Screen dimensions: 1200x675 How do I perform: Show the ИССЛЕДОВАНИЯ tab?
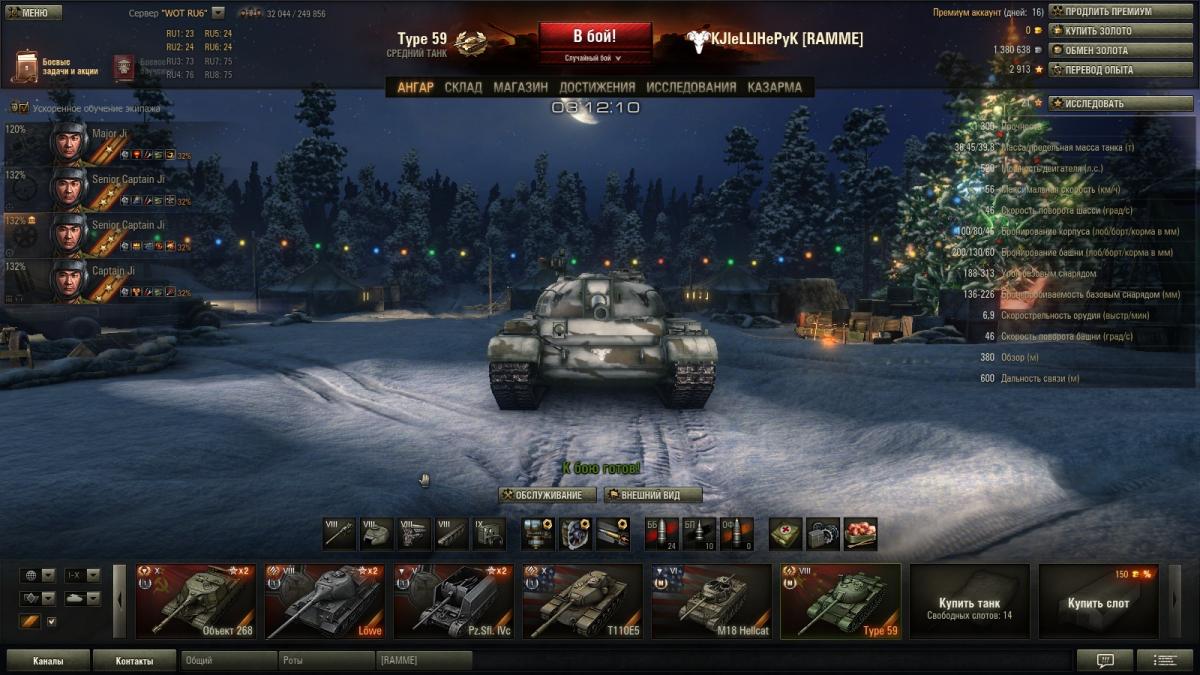691,87
